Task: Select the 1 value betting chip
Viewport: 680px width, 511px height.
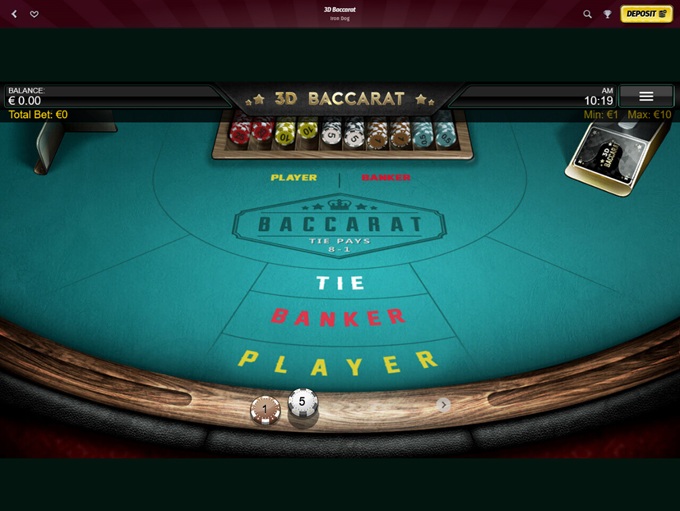Action: pos(265,410)
